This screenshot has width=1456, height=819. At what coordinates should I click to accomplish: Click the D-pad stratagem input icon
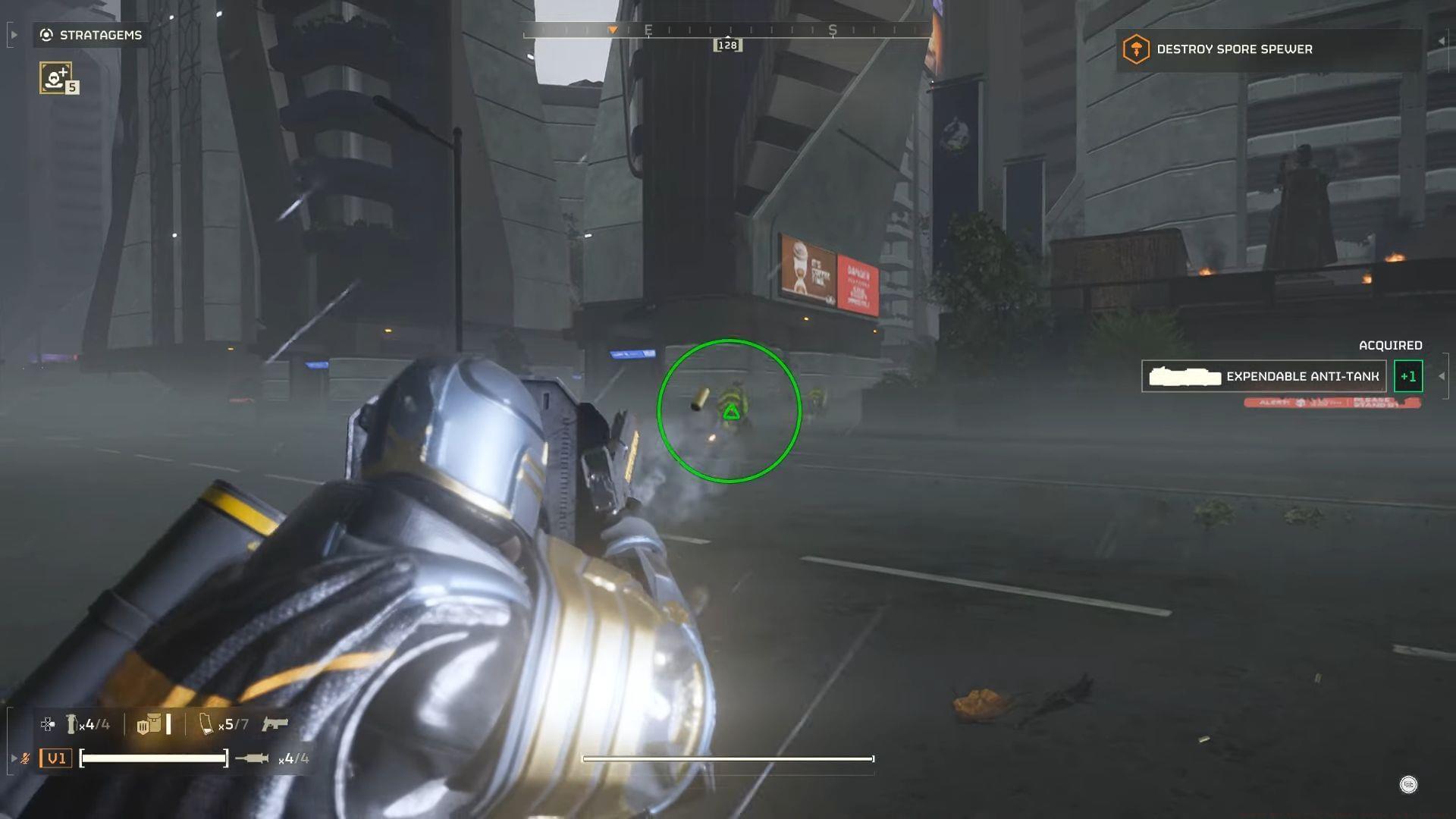(x=47, y=724)
